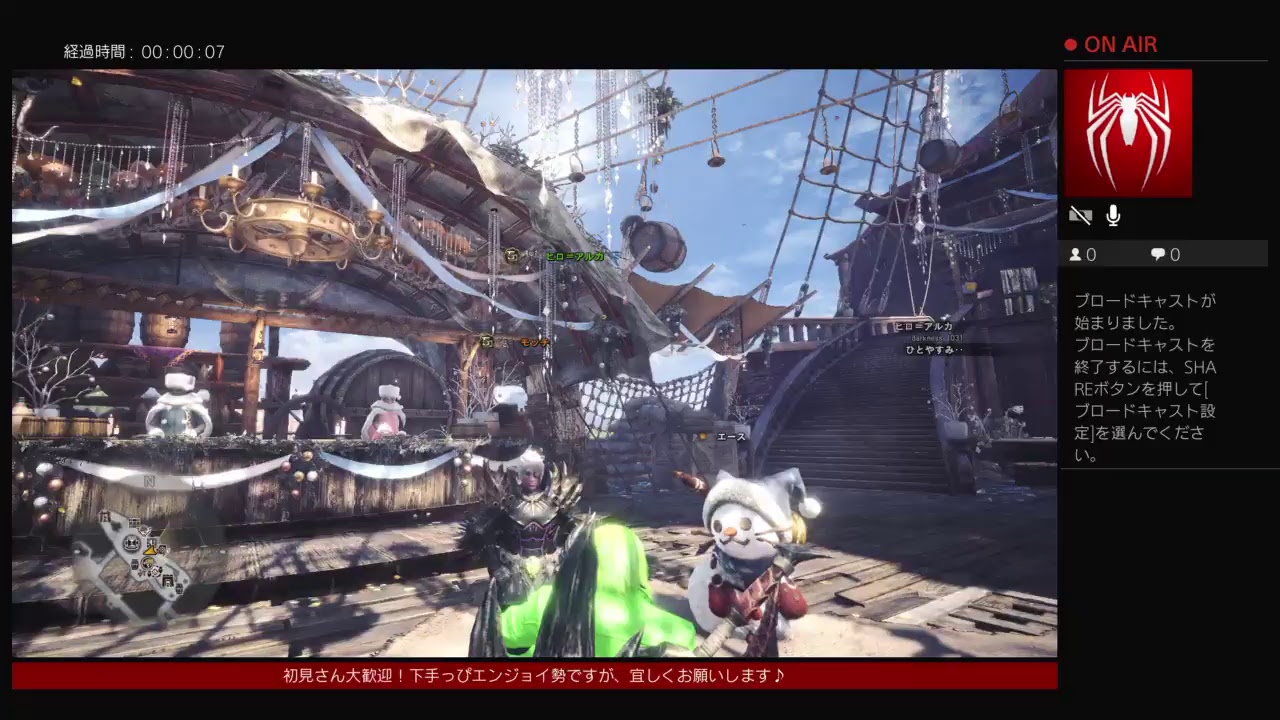This screenshot has width=1280, height=720.
Task: Toggle the crossed-out camera icon
Action: (x=1080, y=215)
